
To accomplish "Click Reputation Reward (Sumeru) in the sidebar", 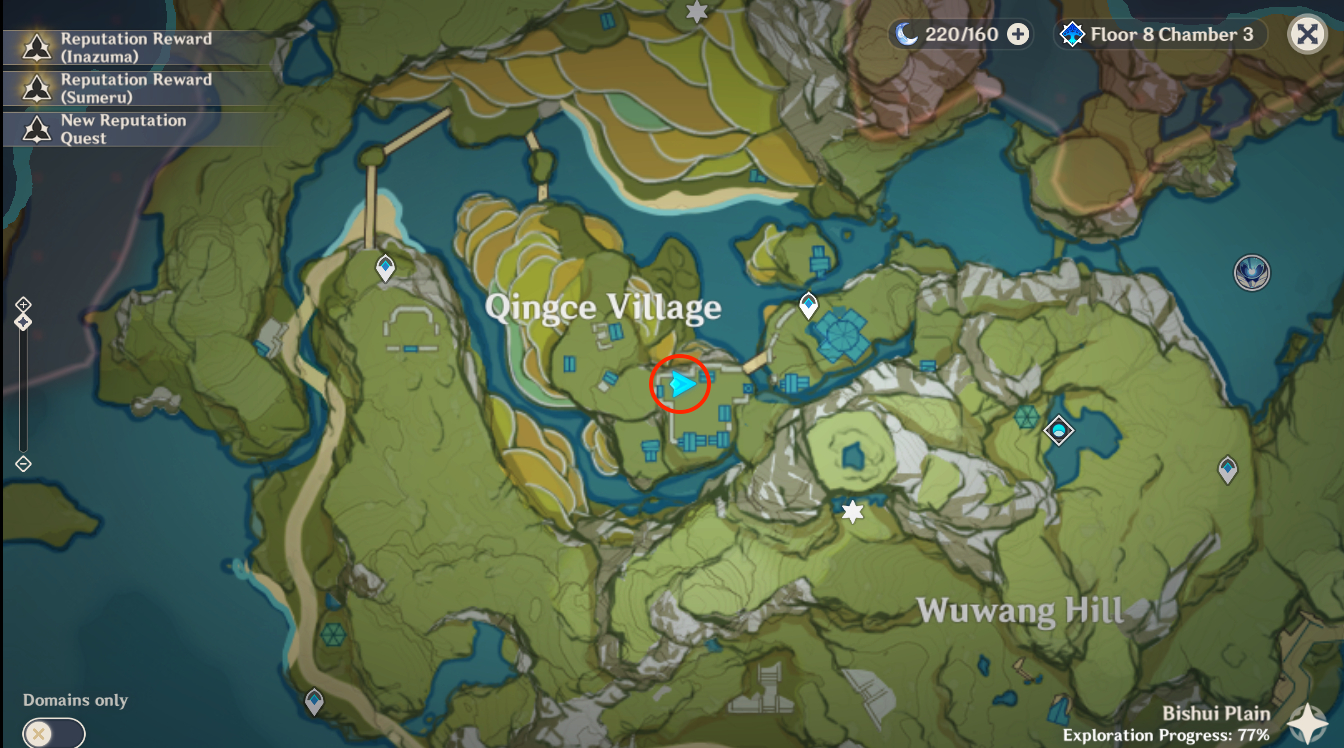I will coord(135,87).
